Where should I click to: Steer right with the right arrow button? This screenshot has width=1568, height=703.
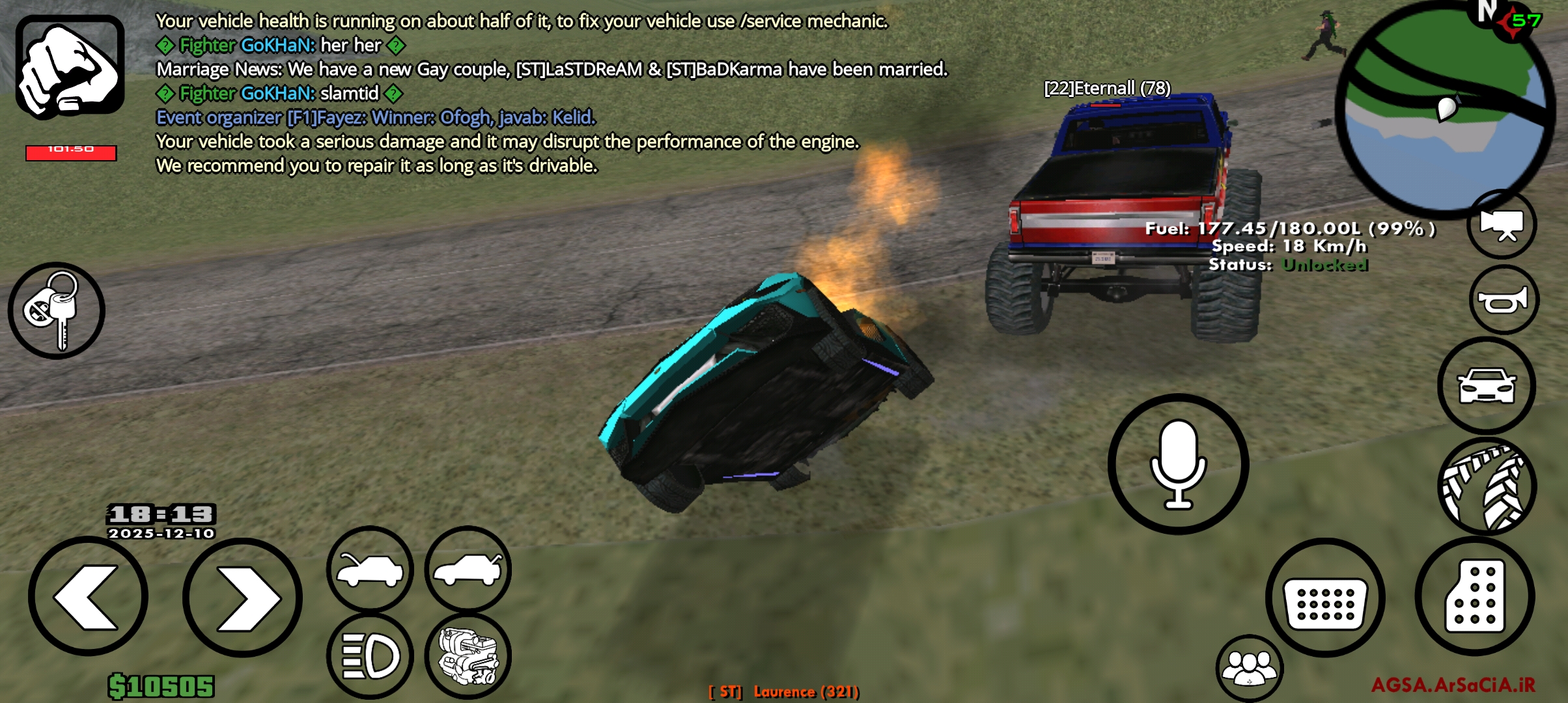coord(242,597)
